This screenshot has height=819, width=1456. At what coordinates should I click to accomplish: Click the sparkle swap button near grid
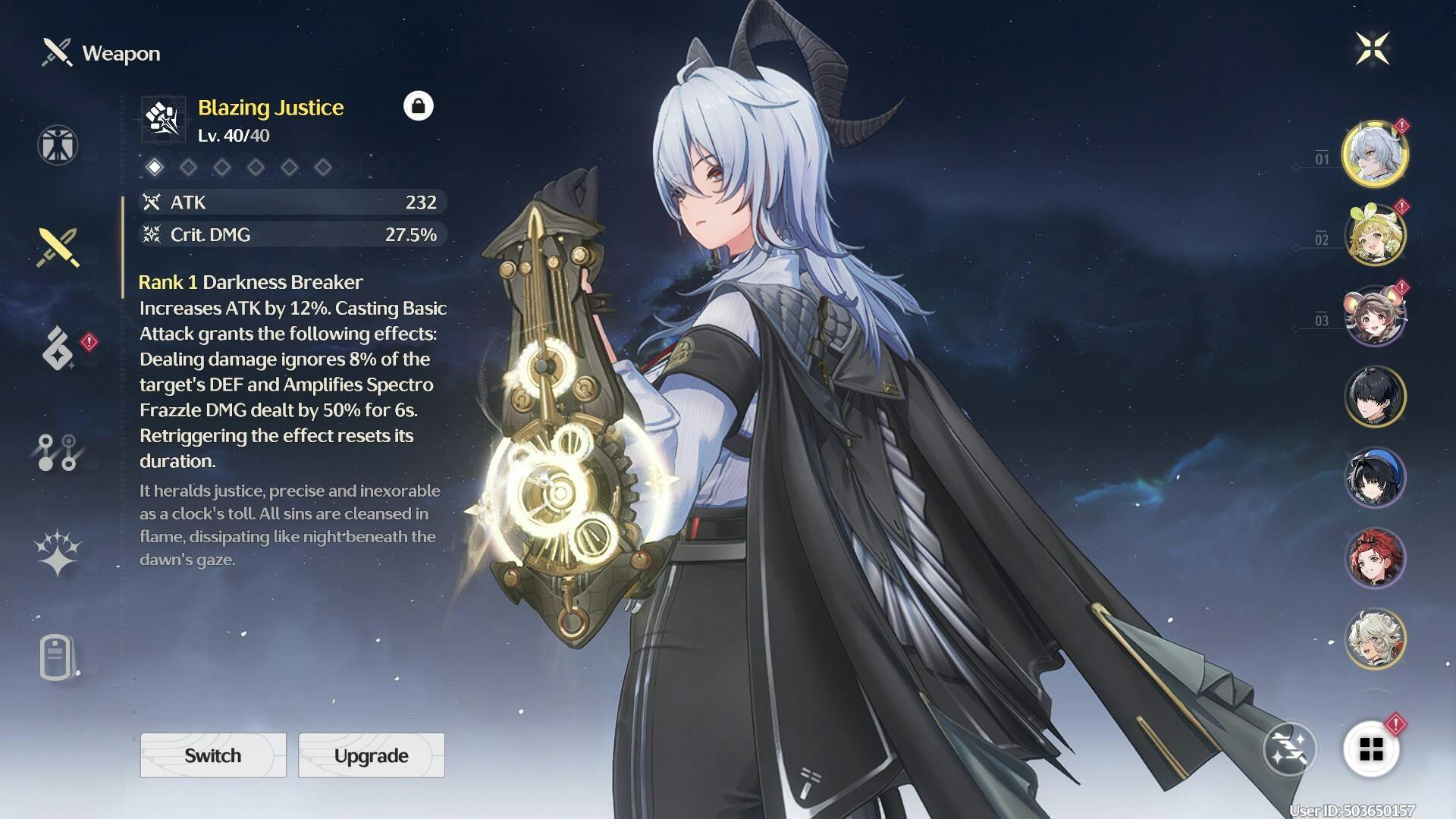click(x=1290, y=749)
